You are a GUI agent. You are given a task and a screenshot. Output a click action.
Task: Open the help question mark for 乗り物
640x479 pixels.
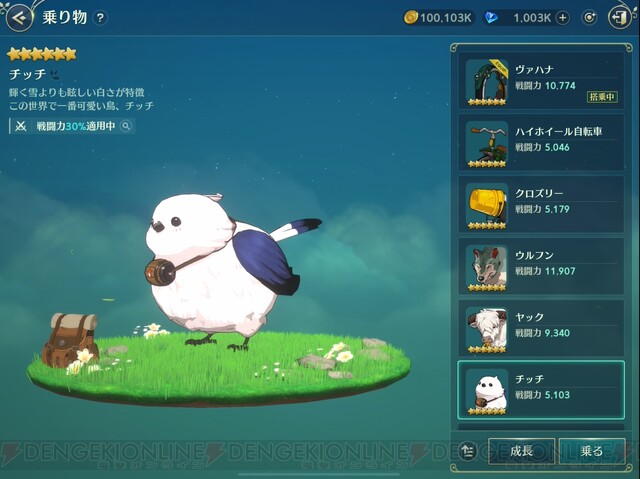pos(100,17)
